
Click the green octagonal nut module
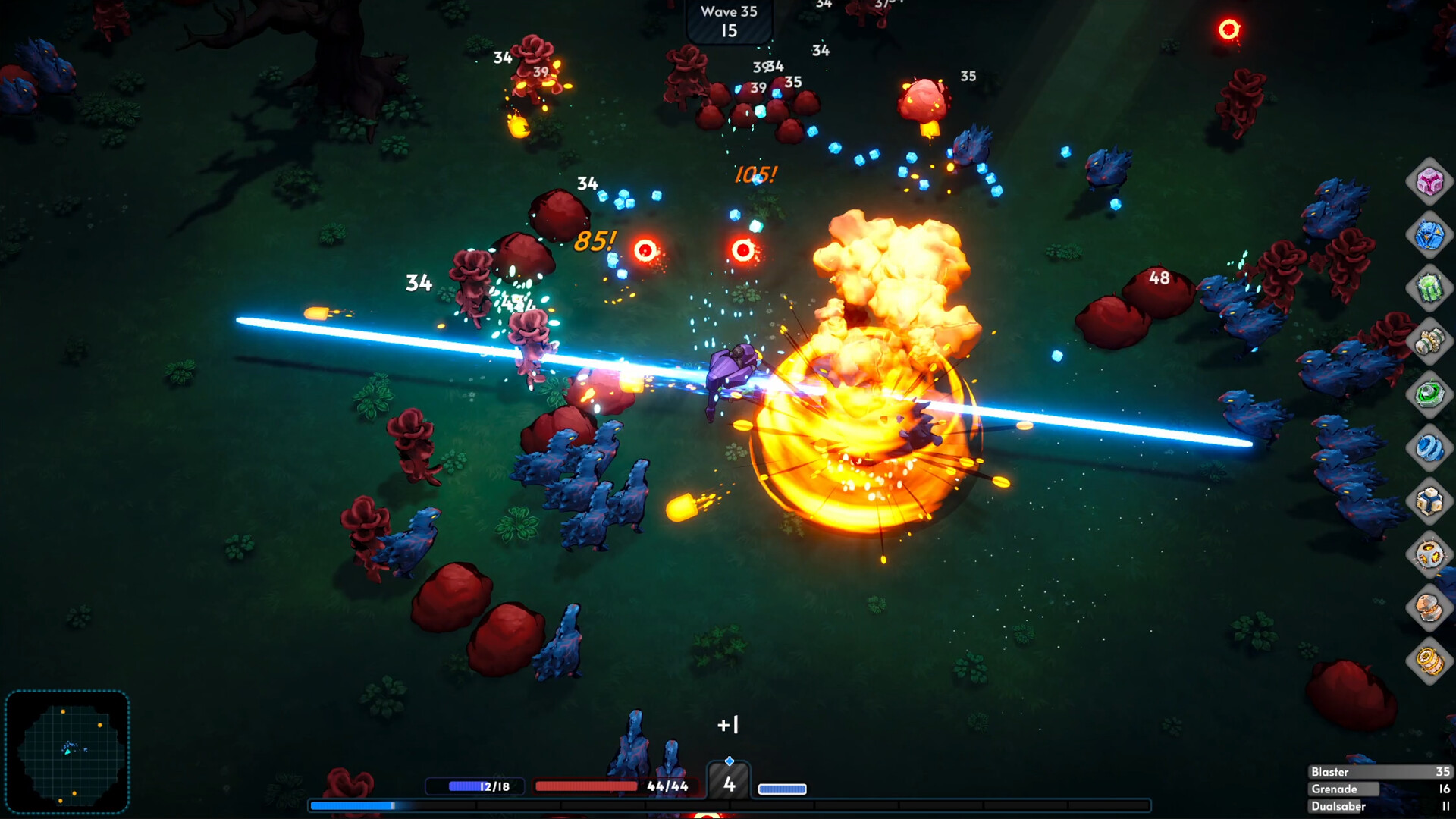[x=1429, y=394]
